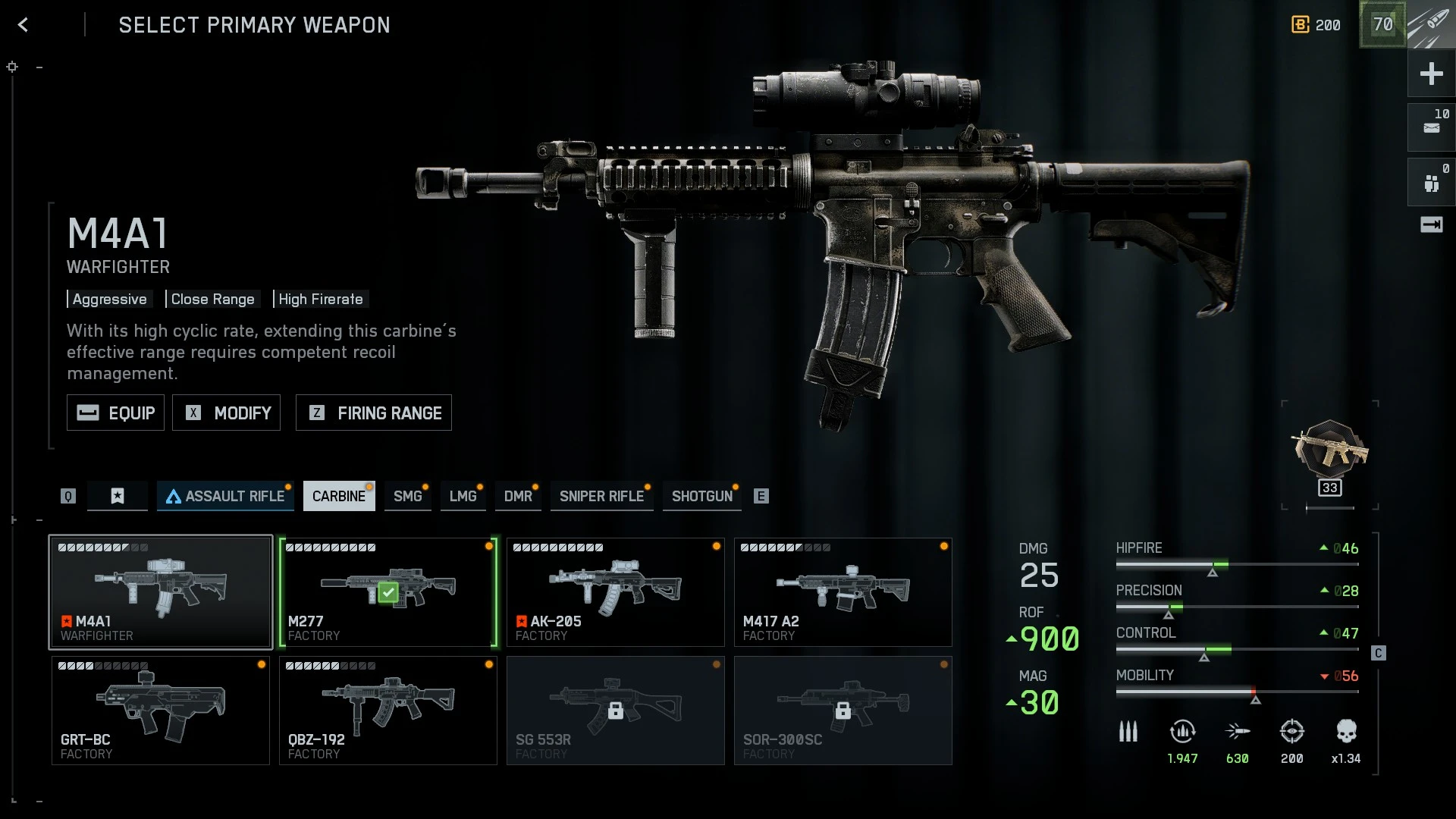1456x819 pixels.
Task: Go back using the arrow button
Action: 24,25
